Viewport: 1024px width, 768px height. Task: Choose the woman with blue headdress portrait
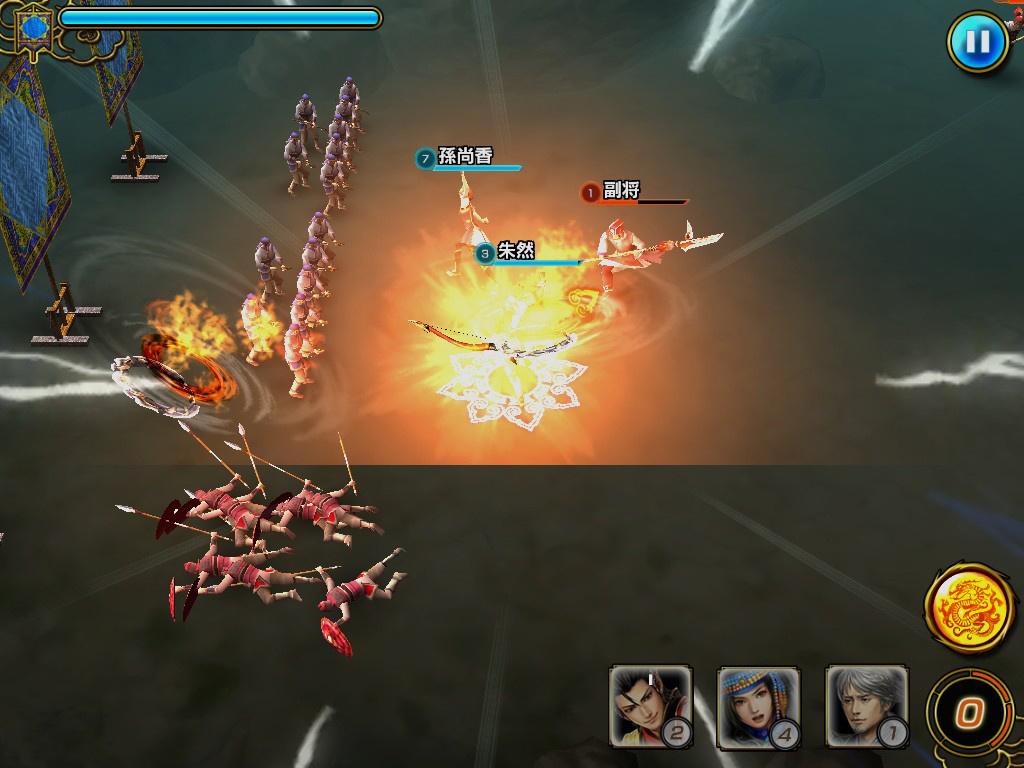[758, 705]
